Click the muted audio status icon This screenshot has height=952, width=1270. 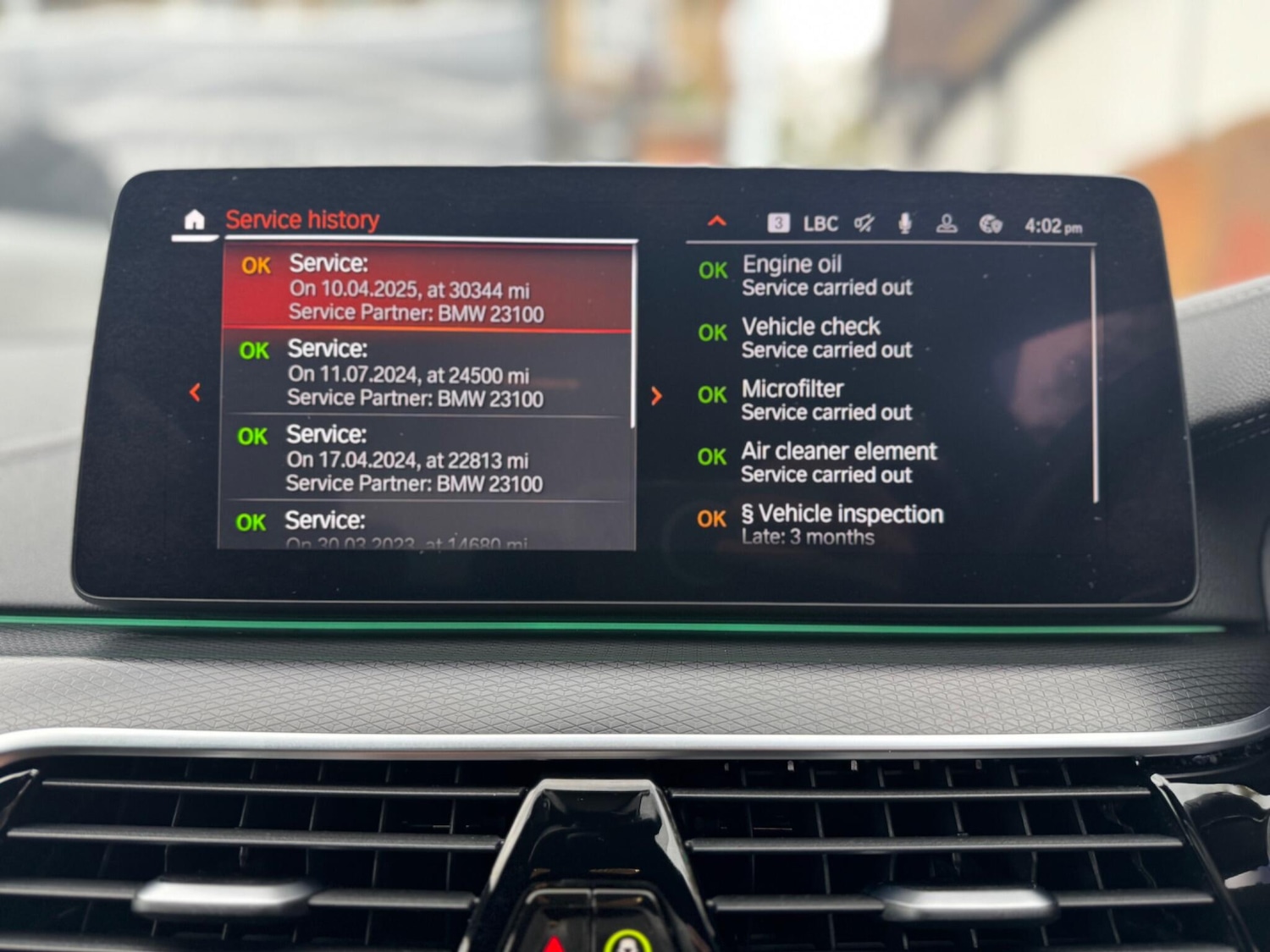pyautogui.click(x=863, y=223)
